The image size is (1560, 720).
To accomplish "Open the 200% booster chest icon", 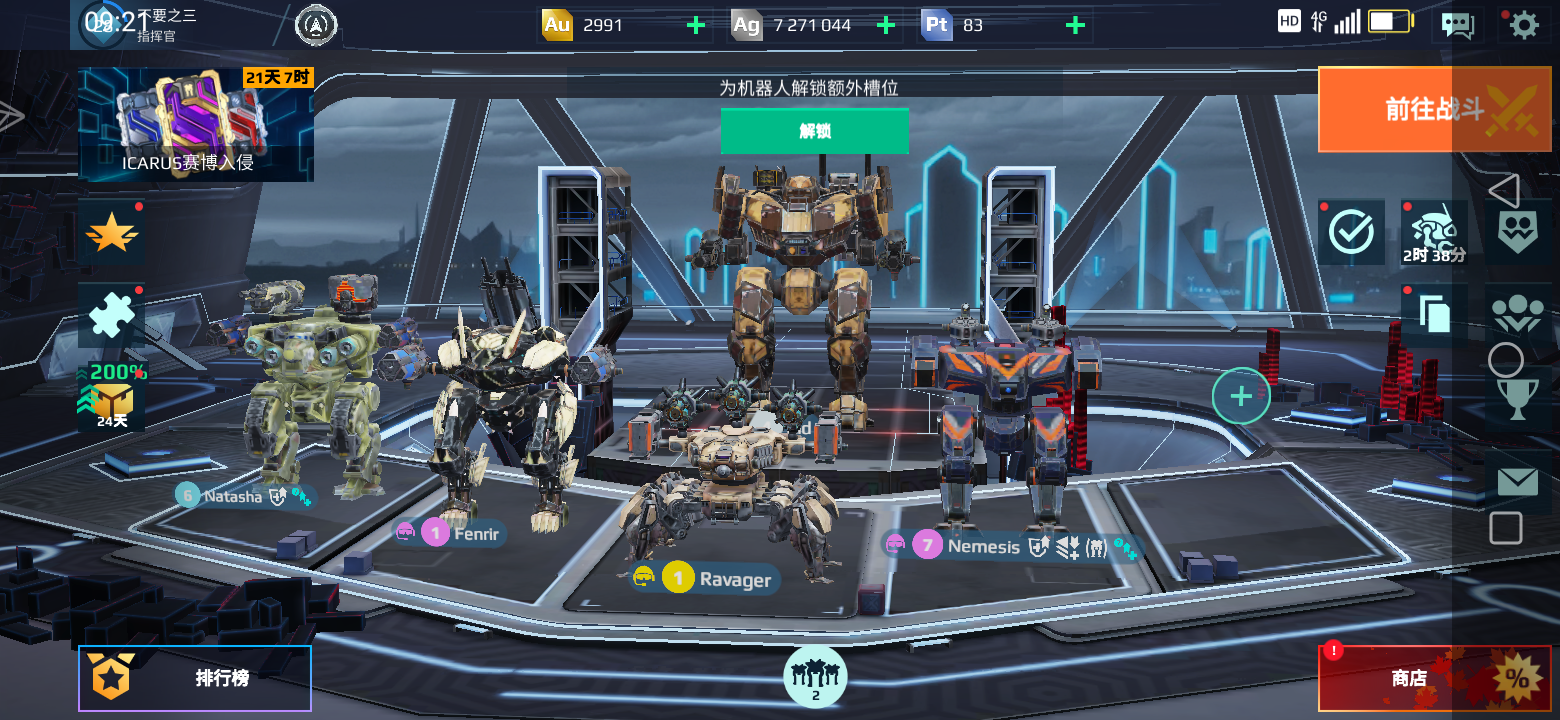I will click(x=111, y=397).
